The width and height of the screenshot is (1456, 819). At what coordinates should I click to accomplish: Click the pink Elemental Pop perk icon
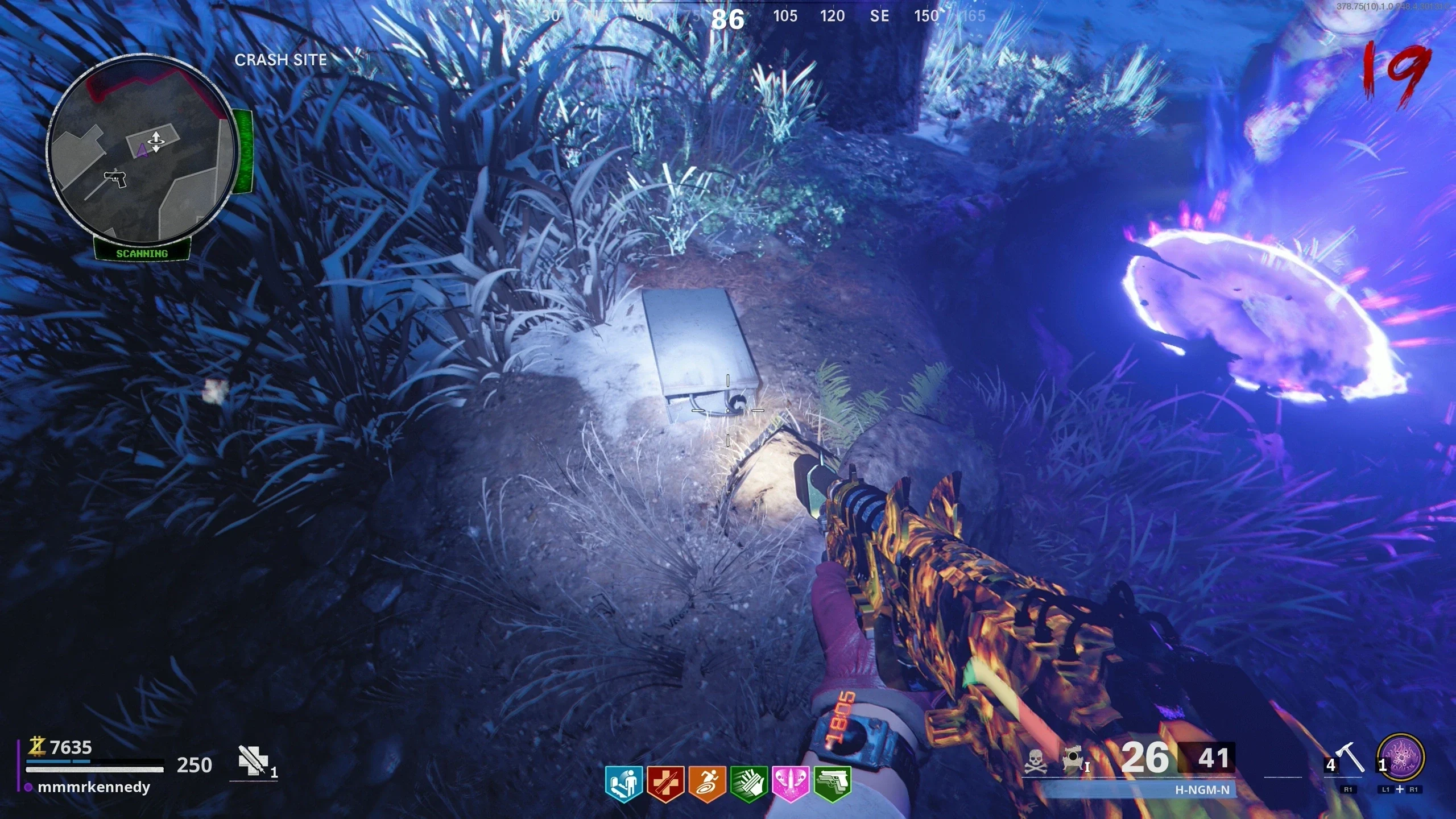[x=791, y=784]
